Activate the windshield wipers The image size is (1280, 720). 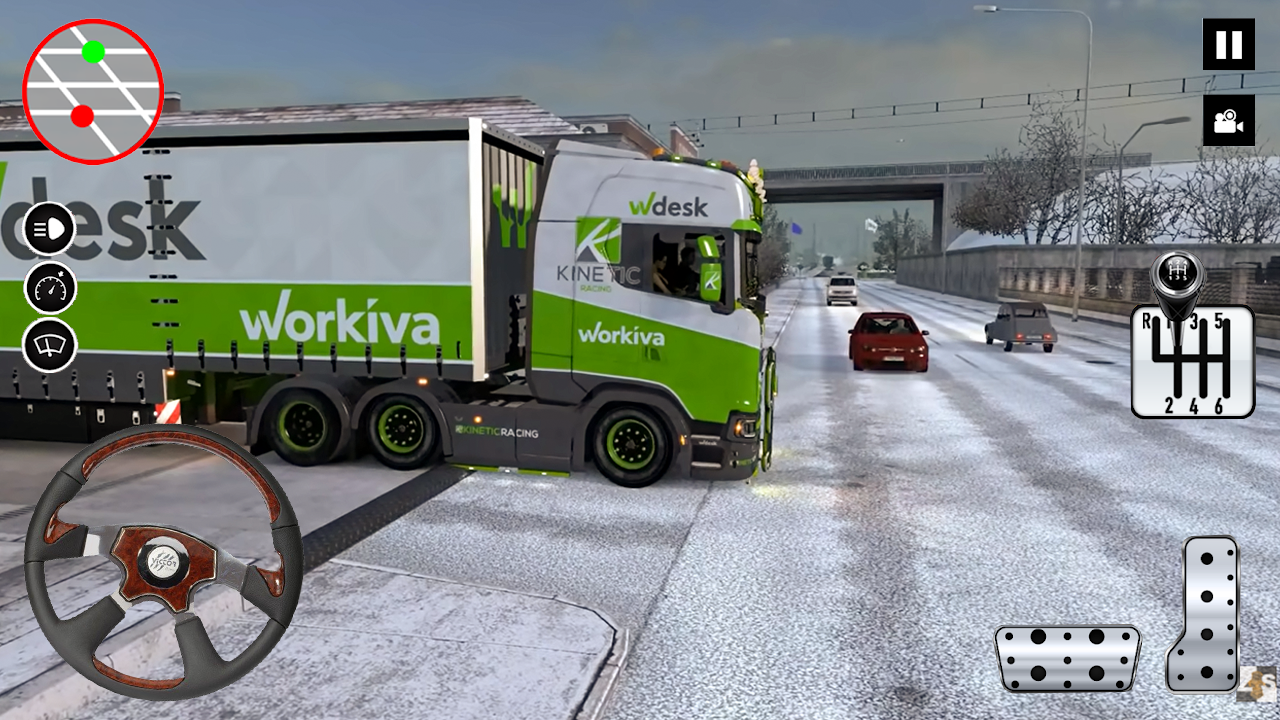(x=48, y=347)
